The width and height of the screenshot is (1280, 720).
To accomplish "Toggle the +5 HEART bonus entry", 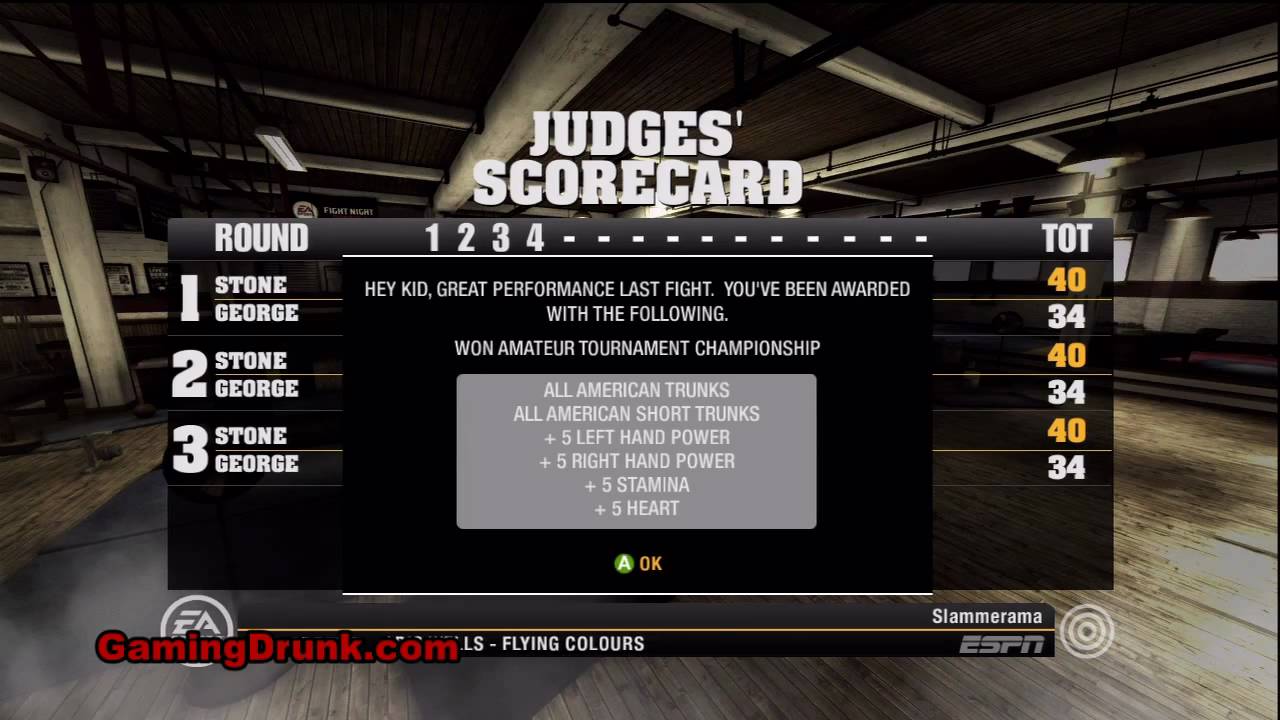I will [x=637, y=509].
